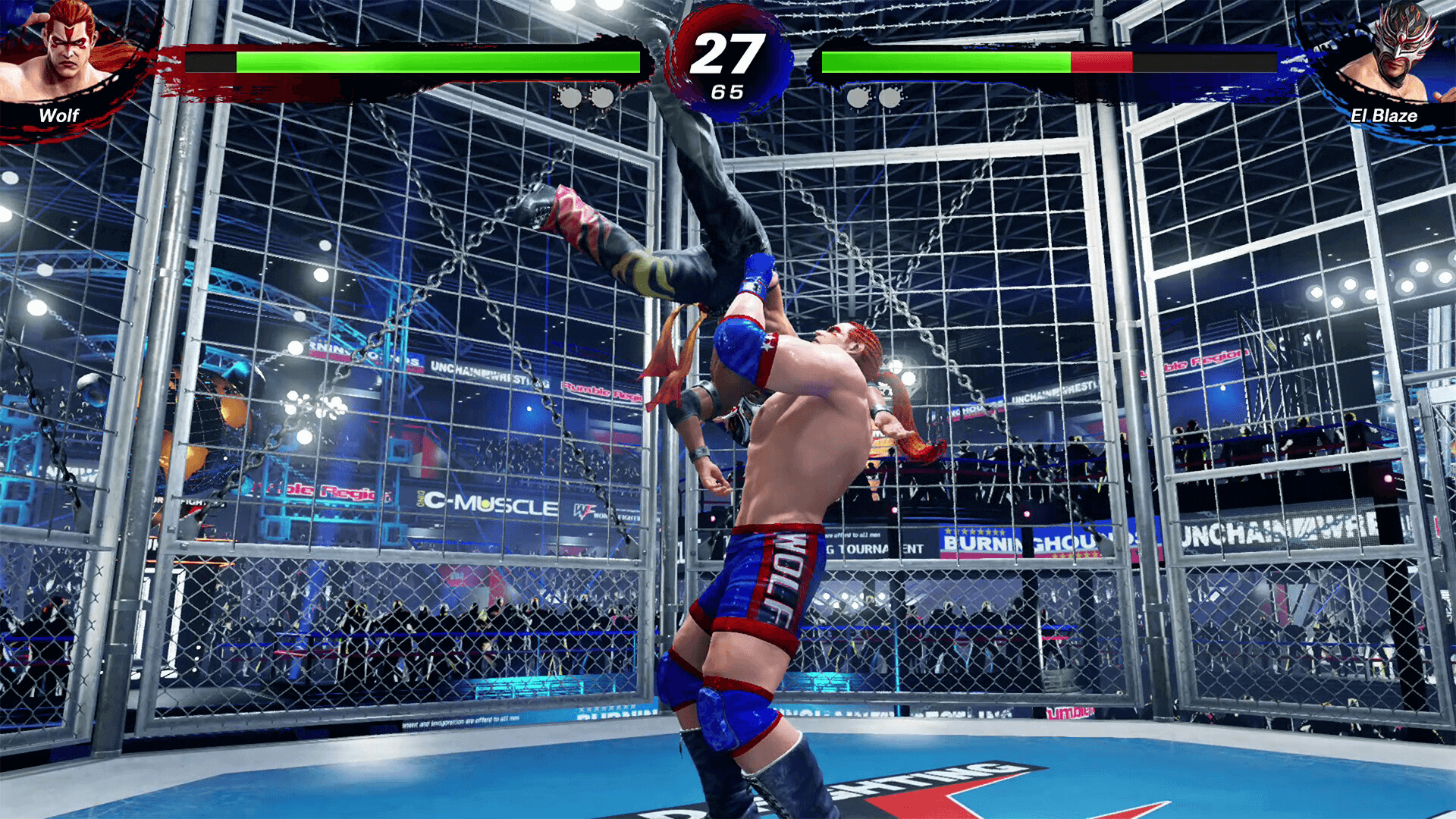Expand the timer display area
The image size is (1456, 819).
(728, 64)
